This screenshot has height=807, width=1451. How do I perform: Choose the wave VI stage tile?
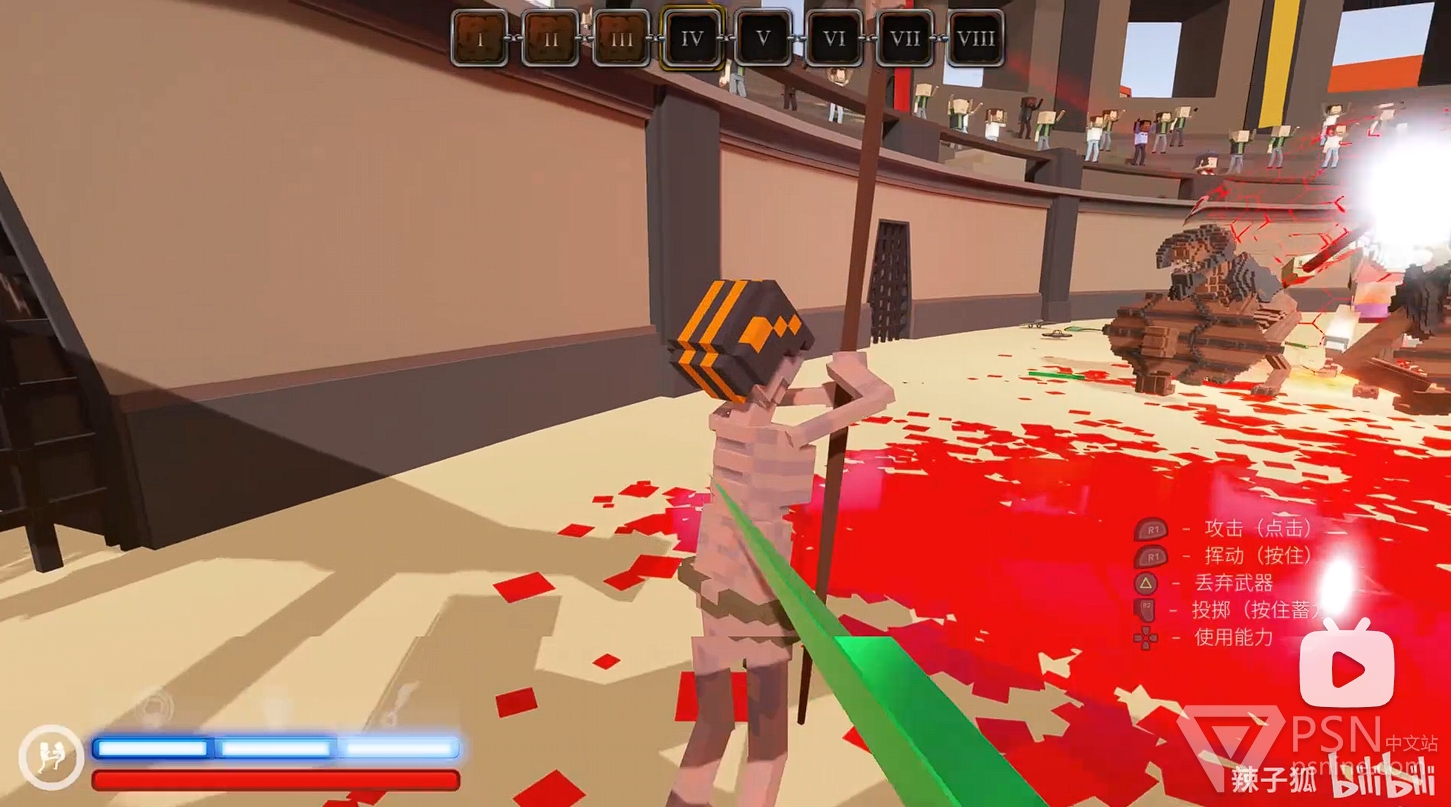[835, 38]
